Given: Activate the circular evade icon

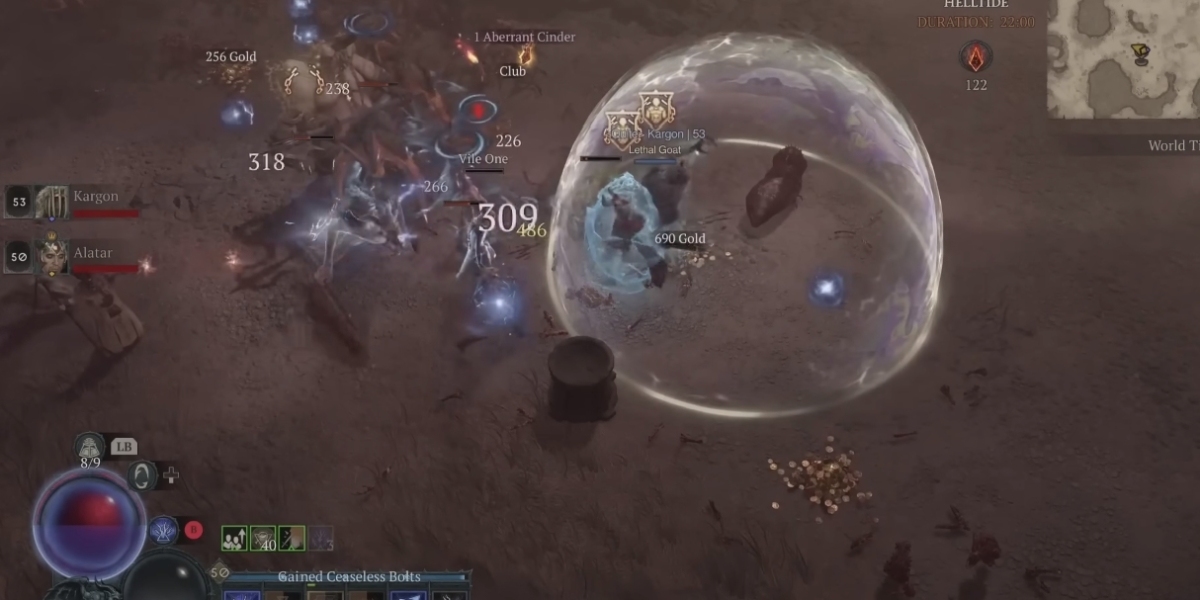Looking at the screenshot, I should pyautogui.click(x=142, y=475).
